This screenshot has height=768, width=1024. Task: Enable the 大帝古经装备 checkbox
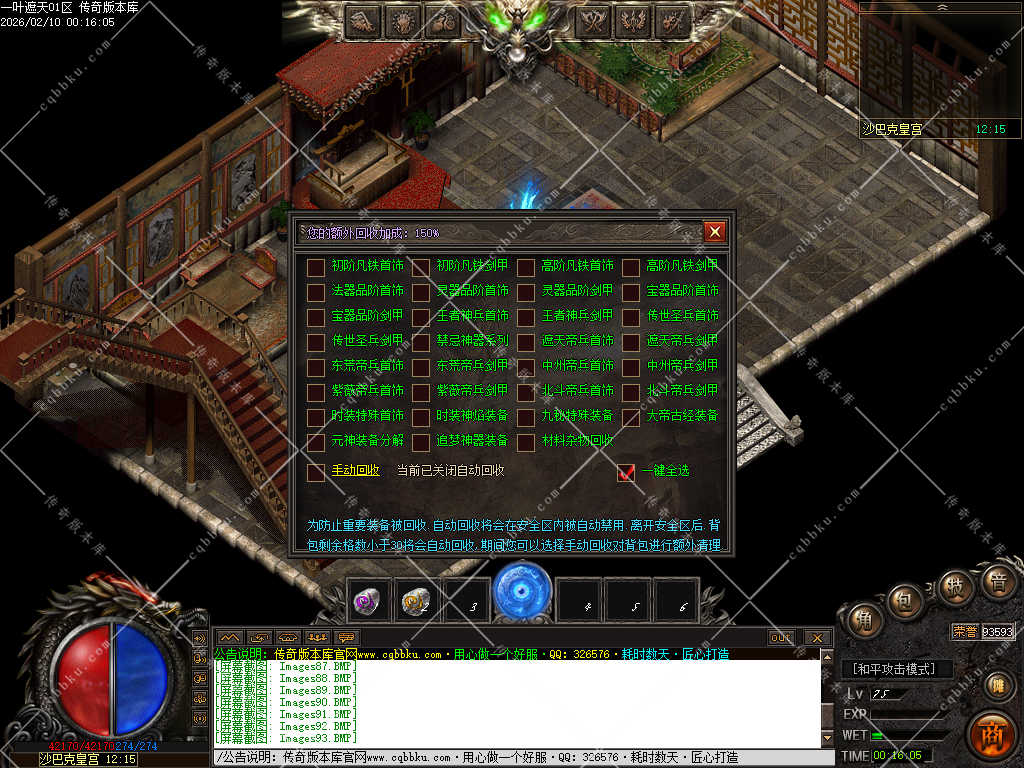[x=631, y=417]
